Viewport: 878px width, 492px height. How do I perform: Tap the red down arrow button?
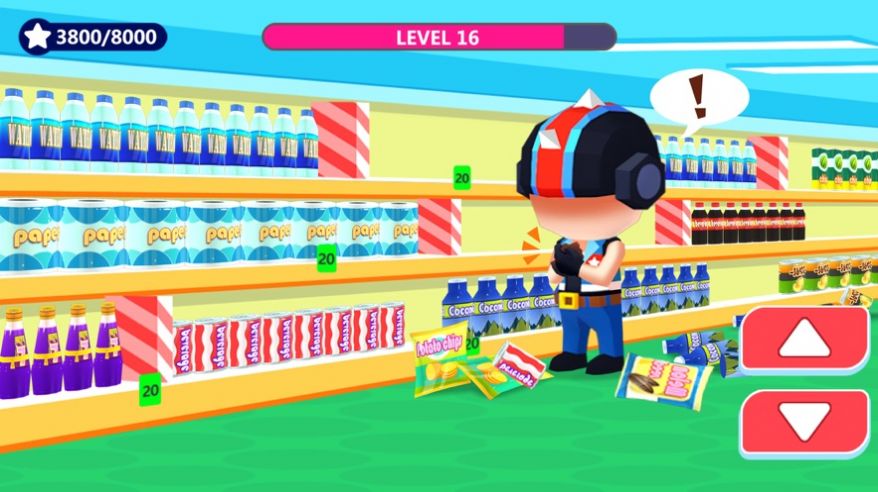pyautogui.click(x=804, y=424)
